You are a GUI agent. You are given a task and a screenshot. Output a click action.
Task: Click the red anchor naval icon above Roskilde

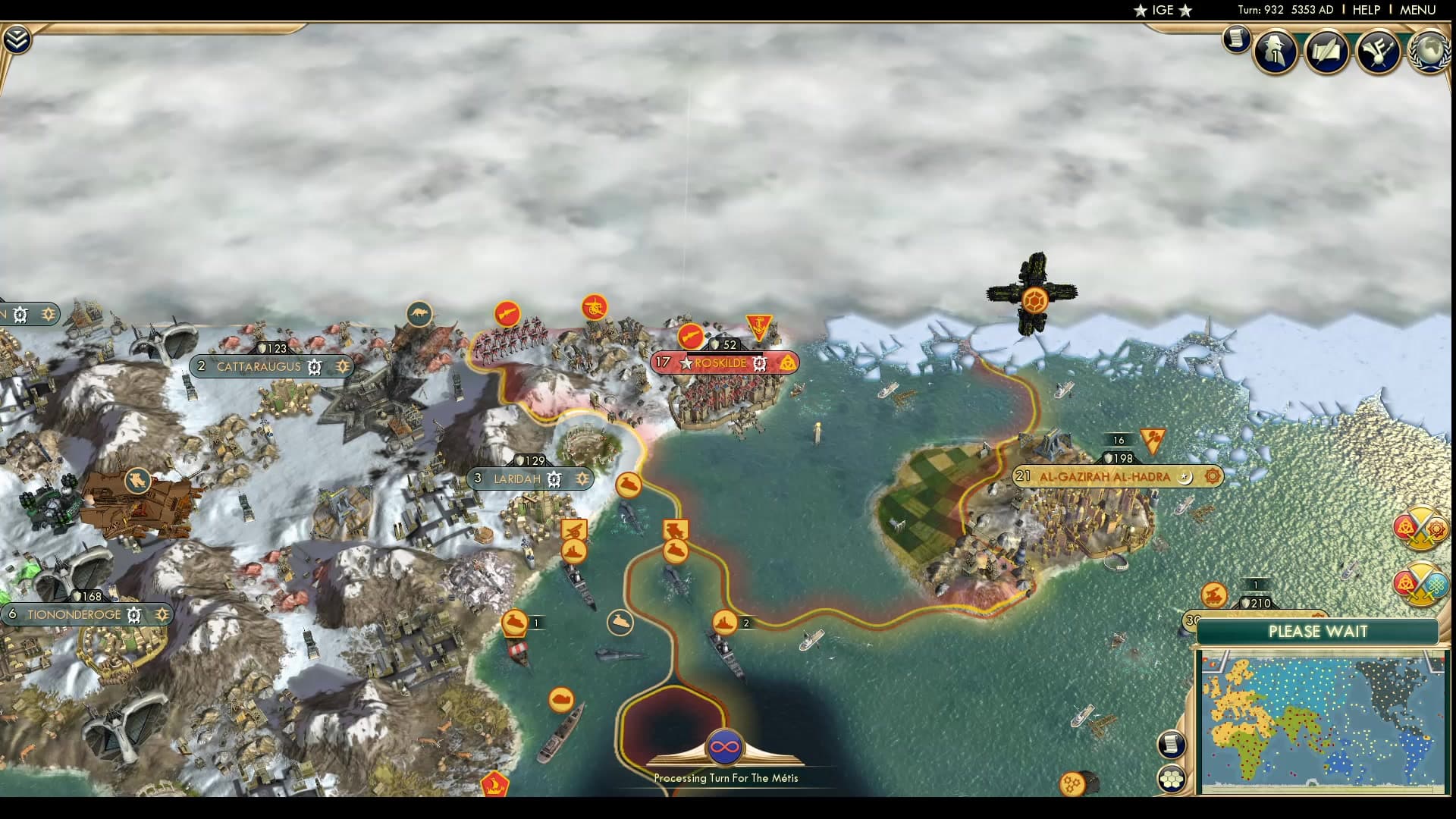coord(758,324)
